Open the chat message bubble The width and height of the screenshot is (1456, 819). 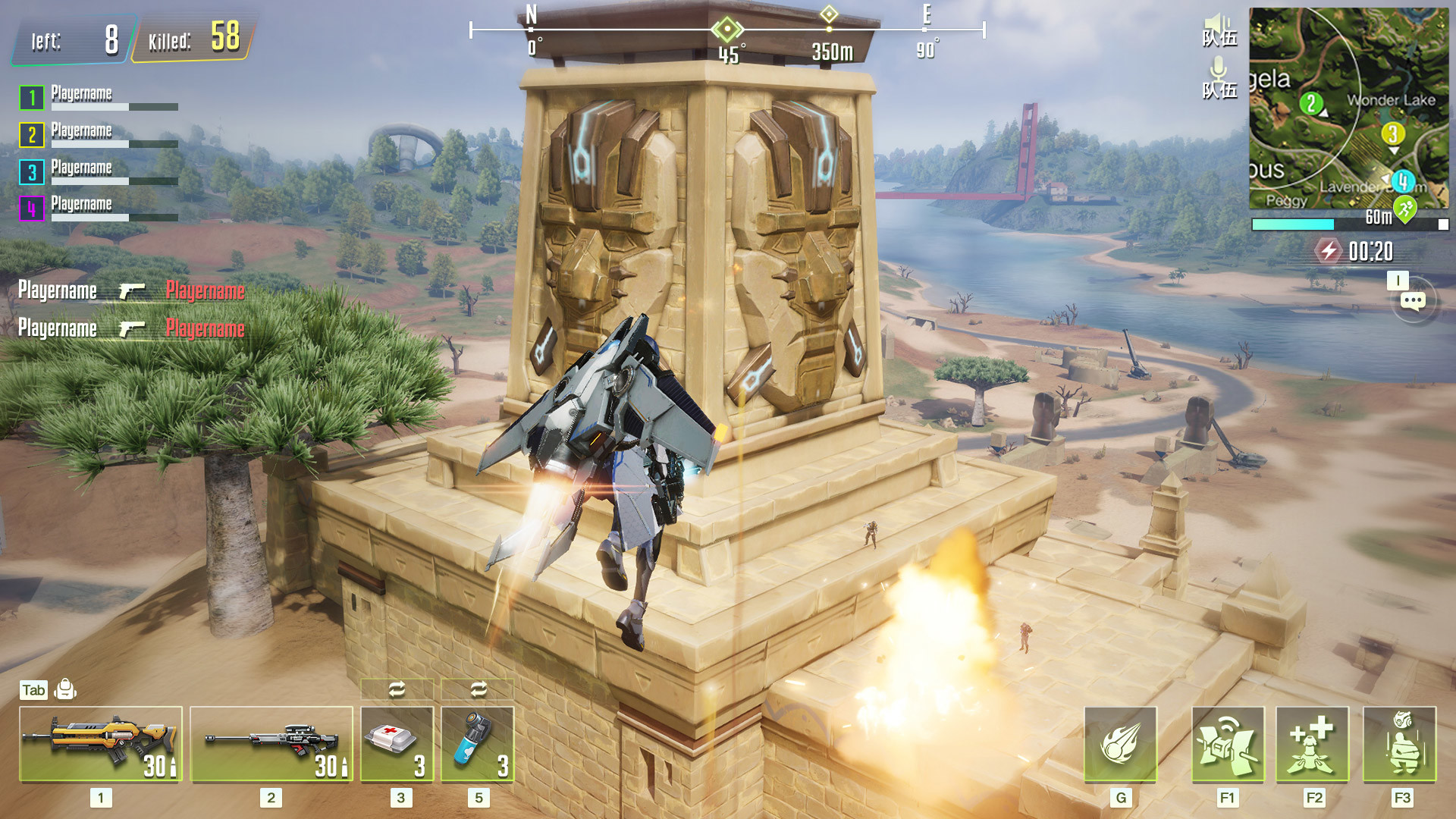coord(1413,302)
